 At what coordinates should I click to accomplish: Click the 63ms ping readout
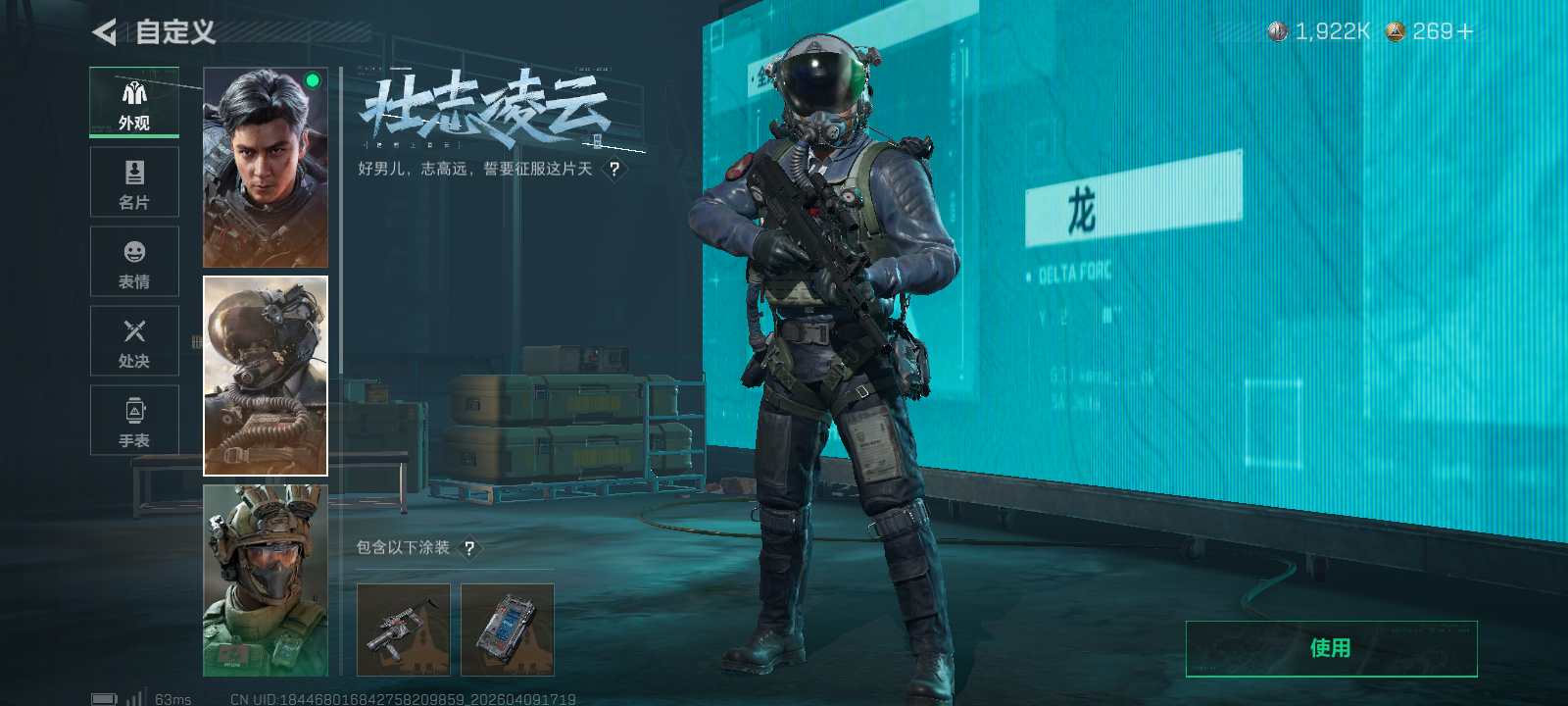pyautogui.click(x=171, y=698)
